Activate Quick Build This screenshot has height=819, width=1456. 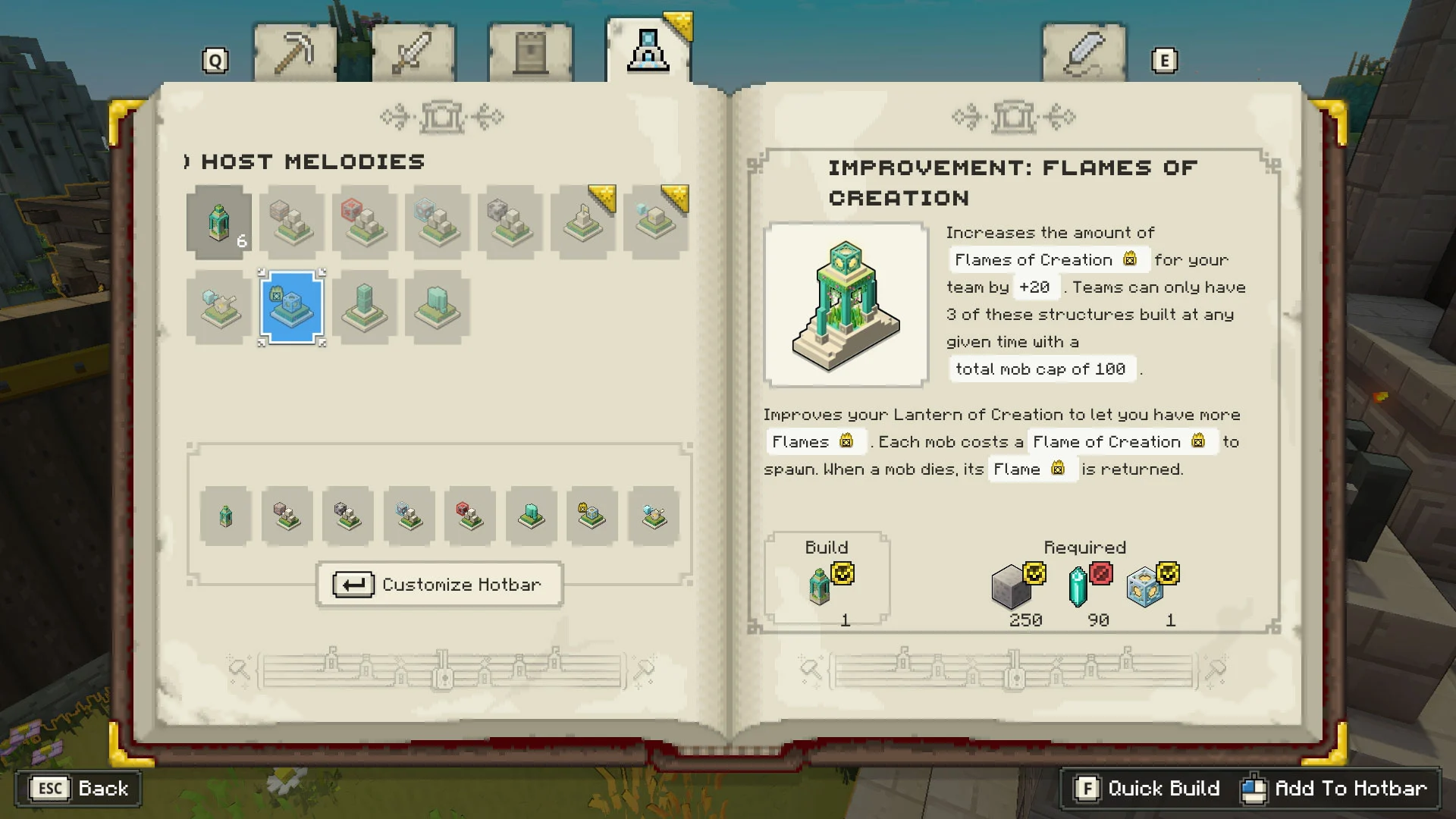1147,789
